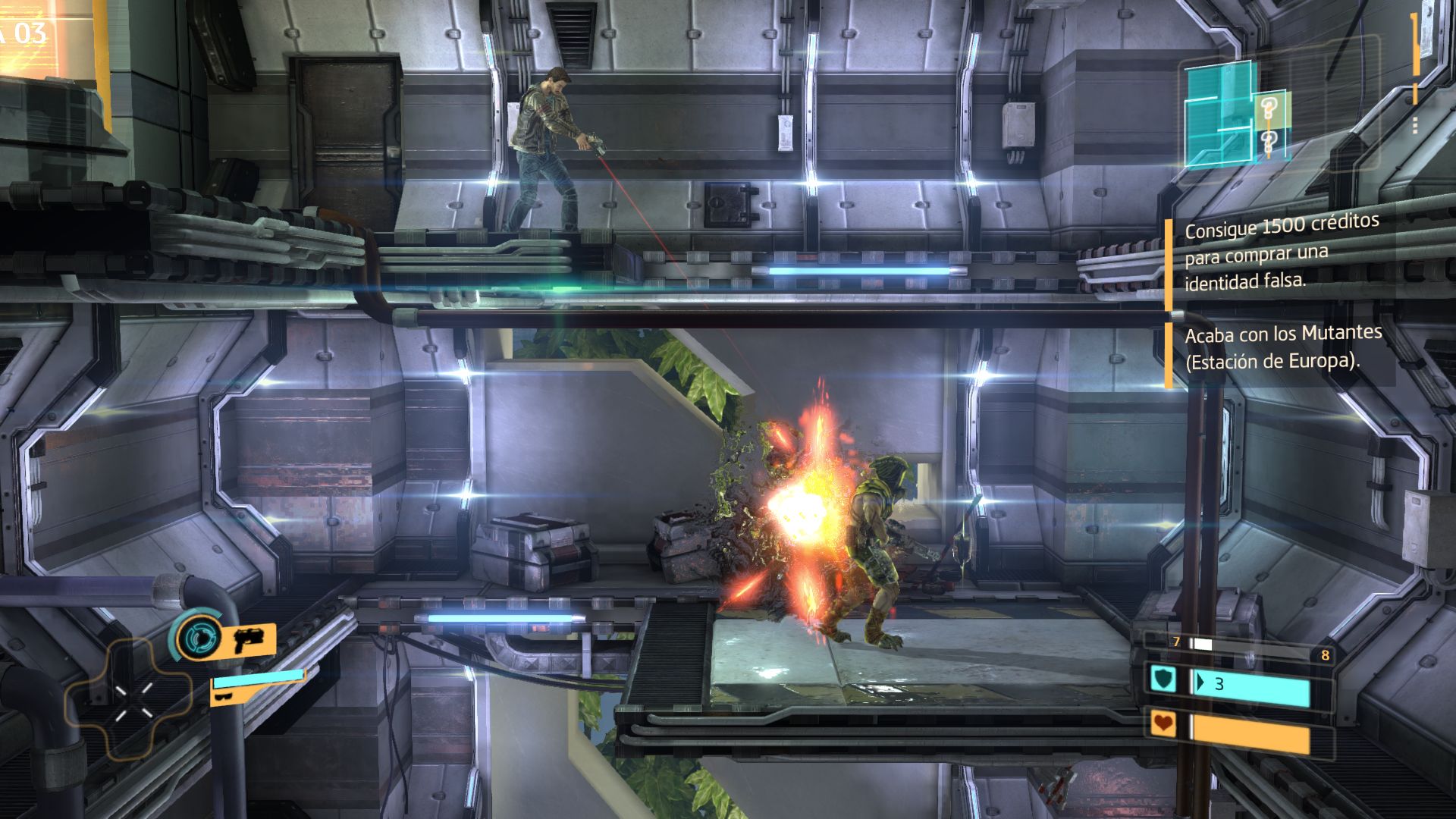The width and height of the screenshot is (1456, 819).
Task: Select the equipped pistol weapon icon
Action: pos(248,639)
